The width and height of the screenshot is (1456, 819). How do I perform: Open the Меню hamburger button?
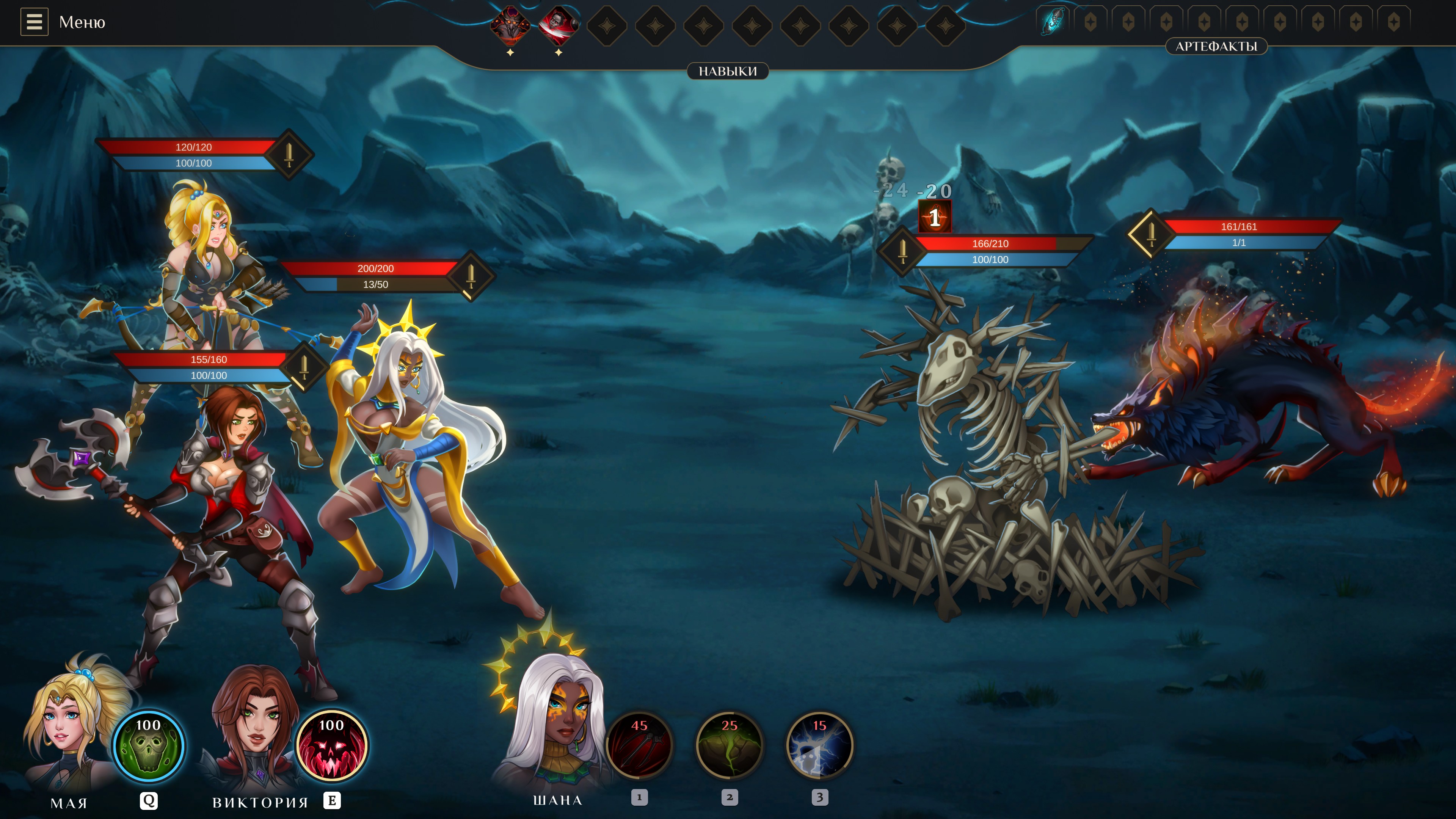pos(34,22)
